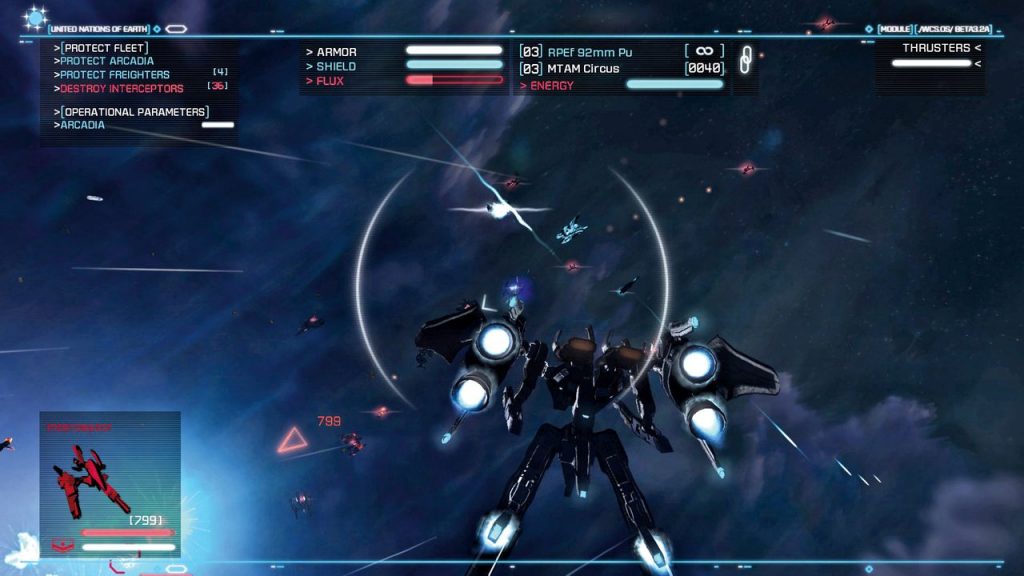Select the Protect Arcadia objective
The height and width of the screenshot is (576, 1024).
pyautogui.click(x=107, y=61)
